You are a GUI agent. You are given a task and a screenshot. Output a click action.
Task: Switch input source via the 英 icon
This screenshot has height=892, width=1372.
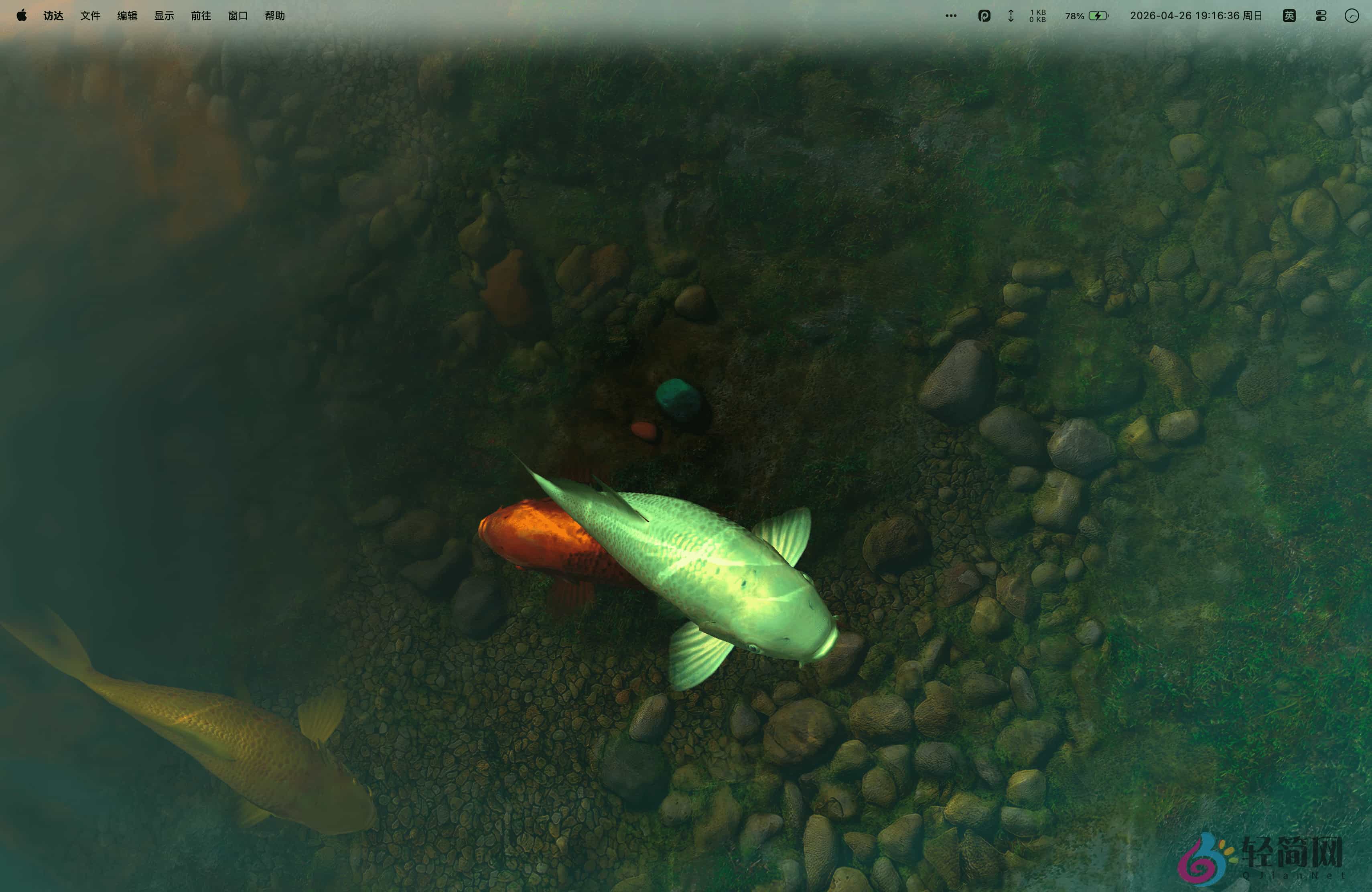1290,16
